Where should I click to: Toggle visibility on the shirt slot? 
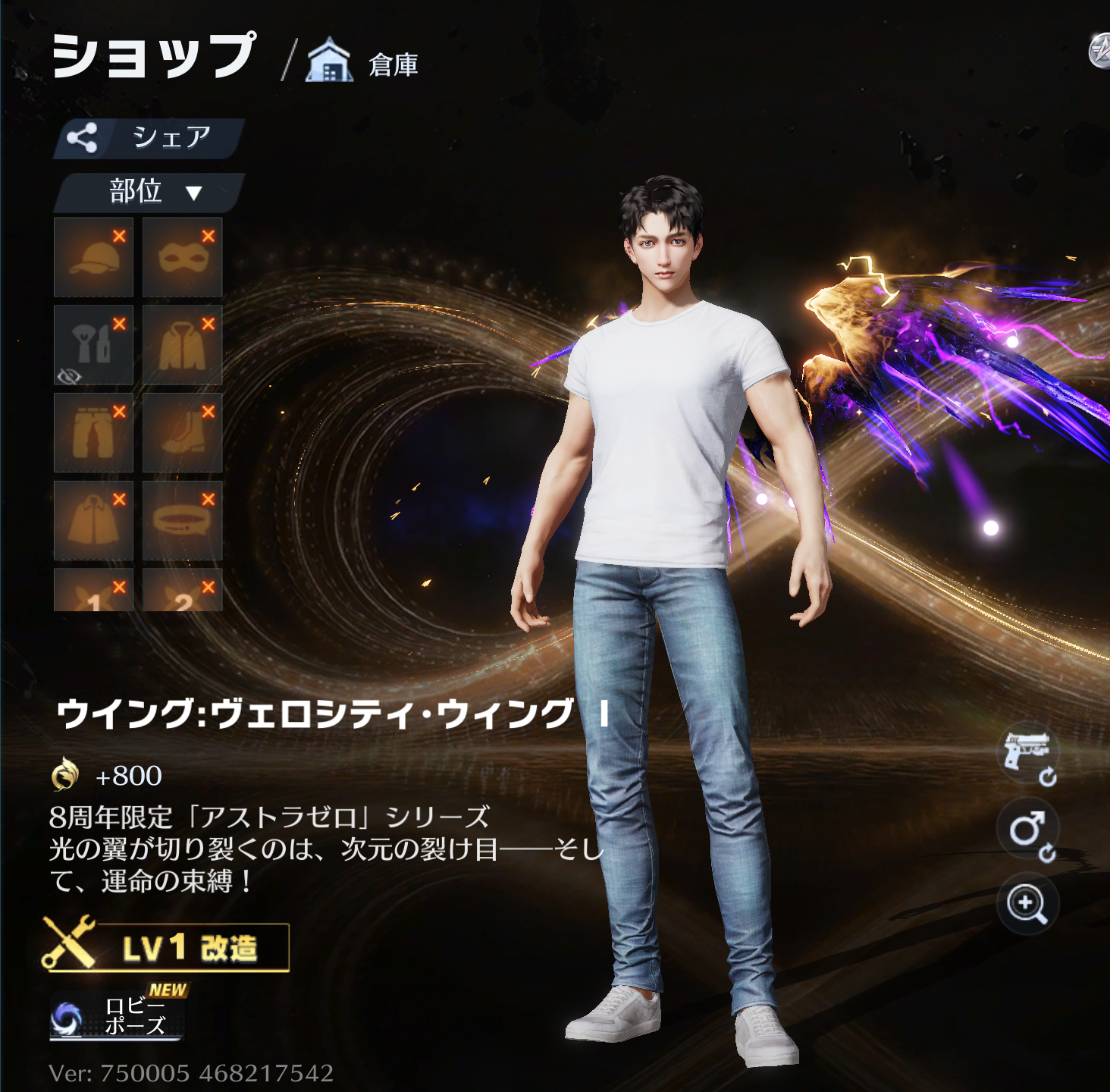pos(69,376)
